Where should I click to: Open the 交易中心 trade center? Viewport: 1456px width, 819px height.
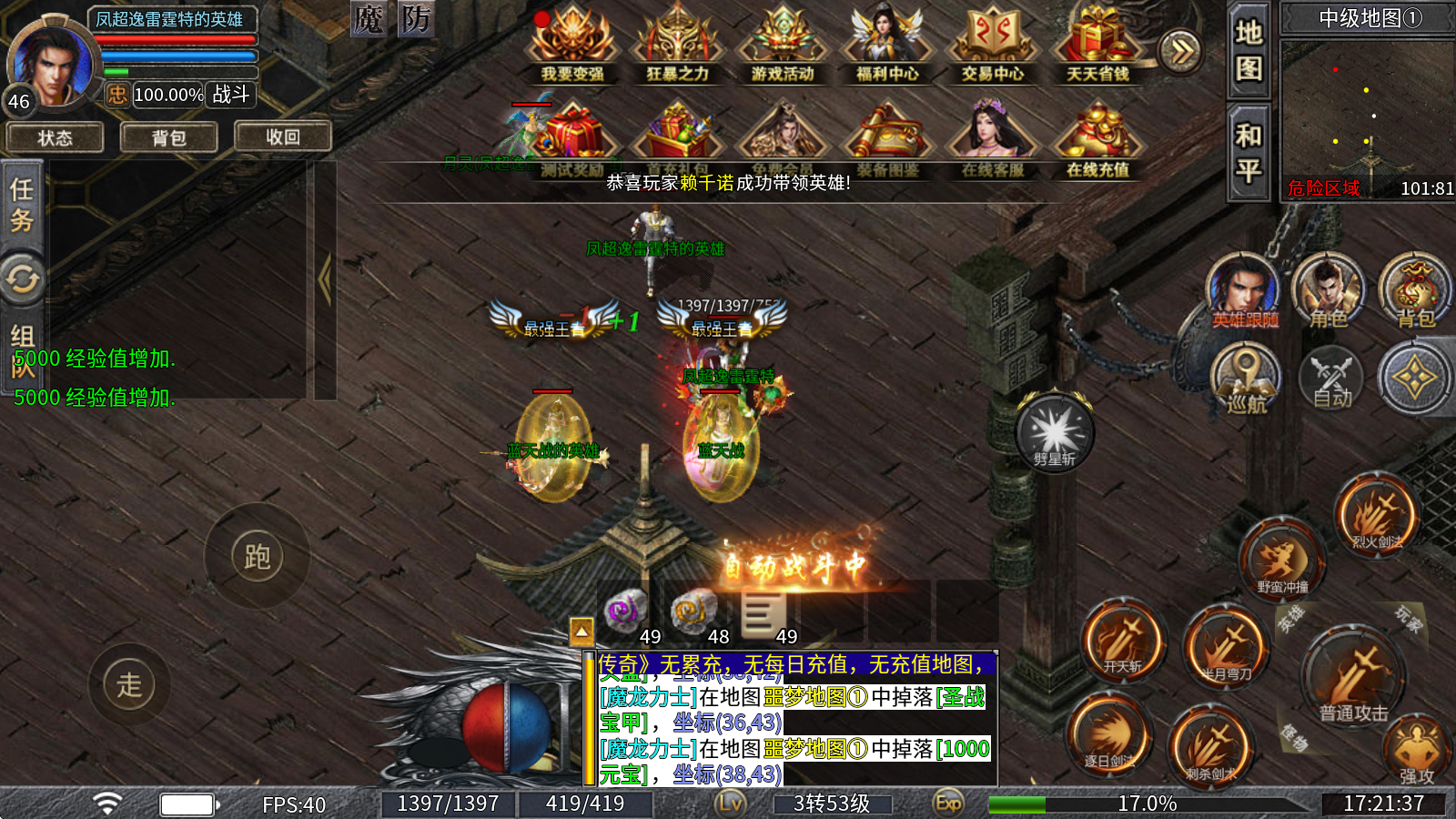tap(993, 45)
